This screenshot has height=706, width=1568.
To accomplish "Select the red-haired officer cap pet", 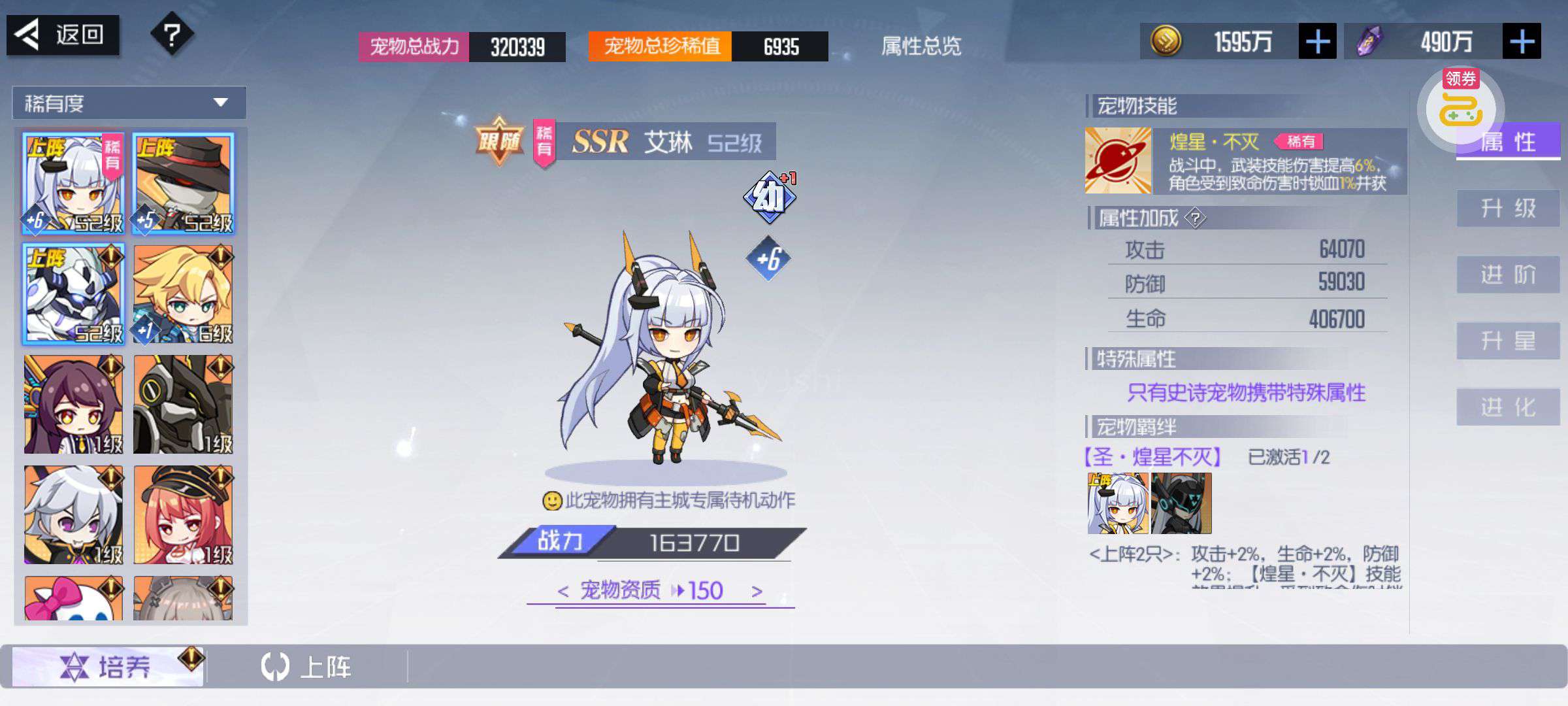I will (183, 515).
